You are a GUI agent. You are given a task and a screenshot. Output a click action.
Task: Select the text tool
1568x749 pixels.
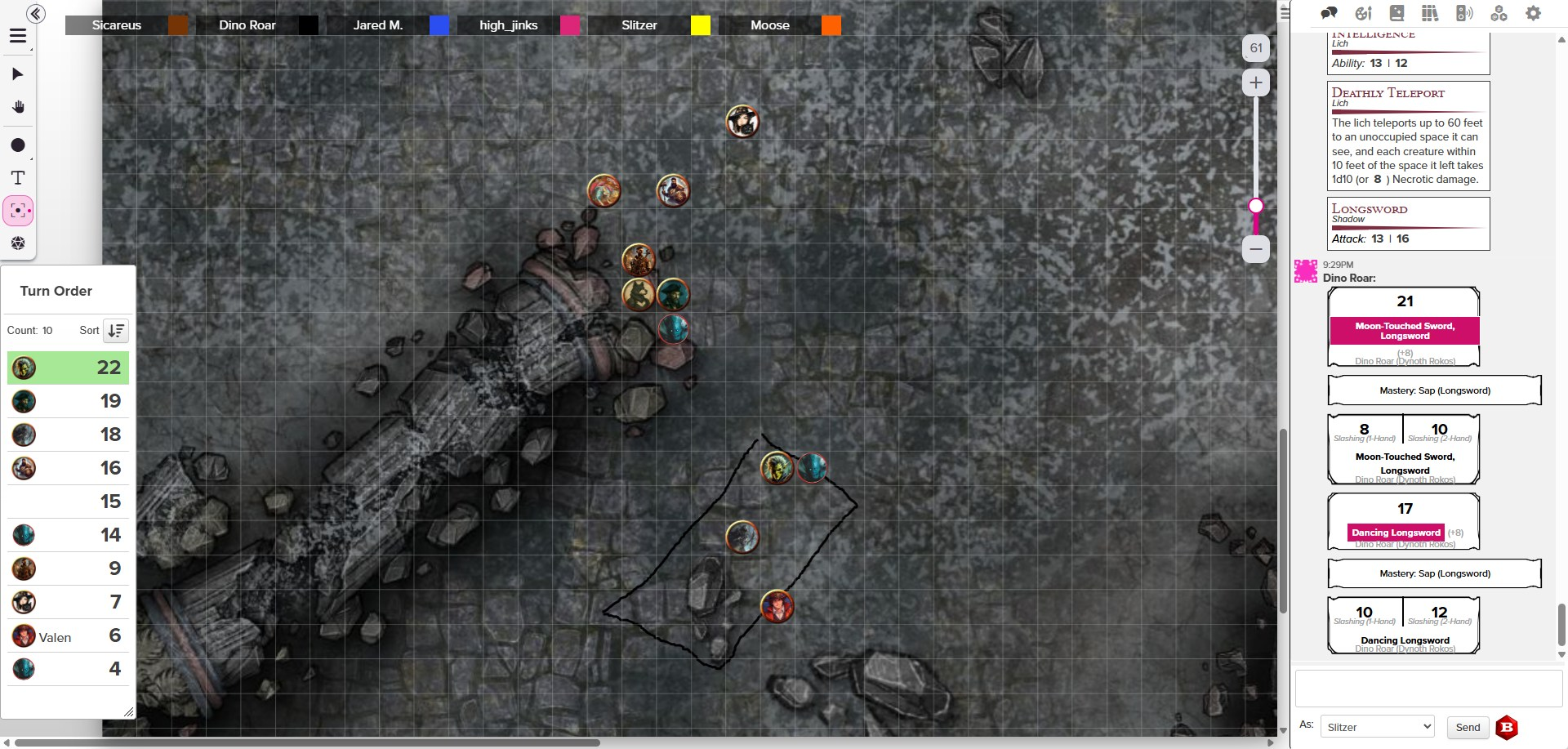click(18, 178)
